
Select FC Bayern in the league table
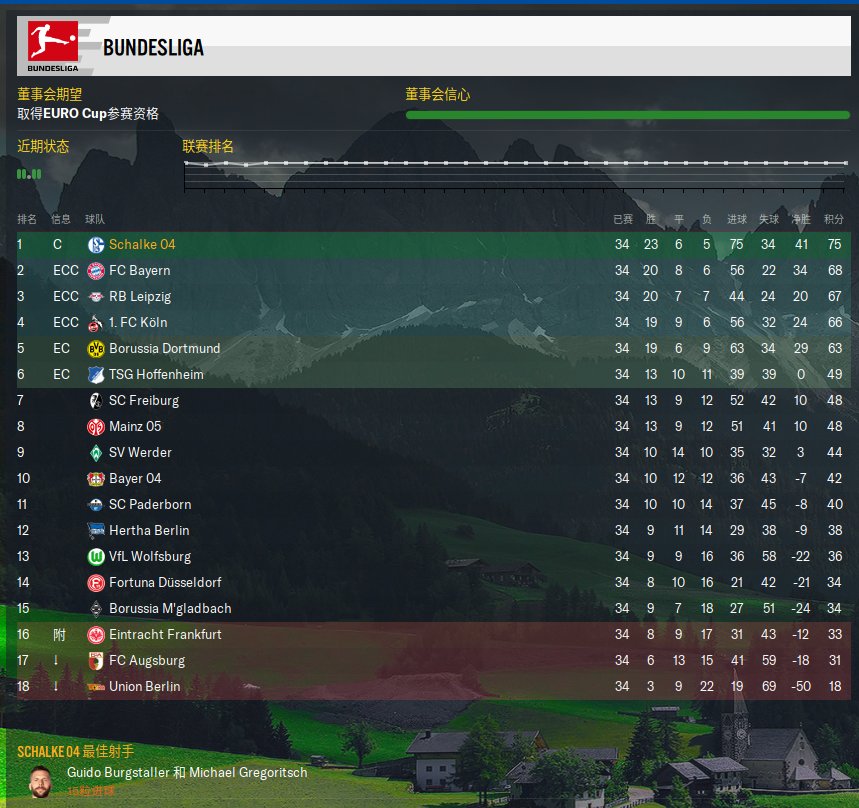(x=139, y=271)
